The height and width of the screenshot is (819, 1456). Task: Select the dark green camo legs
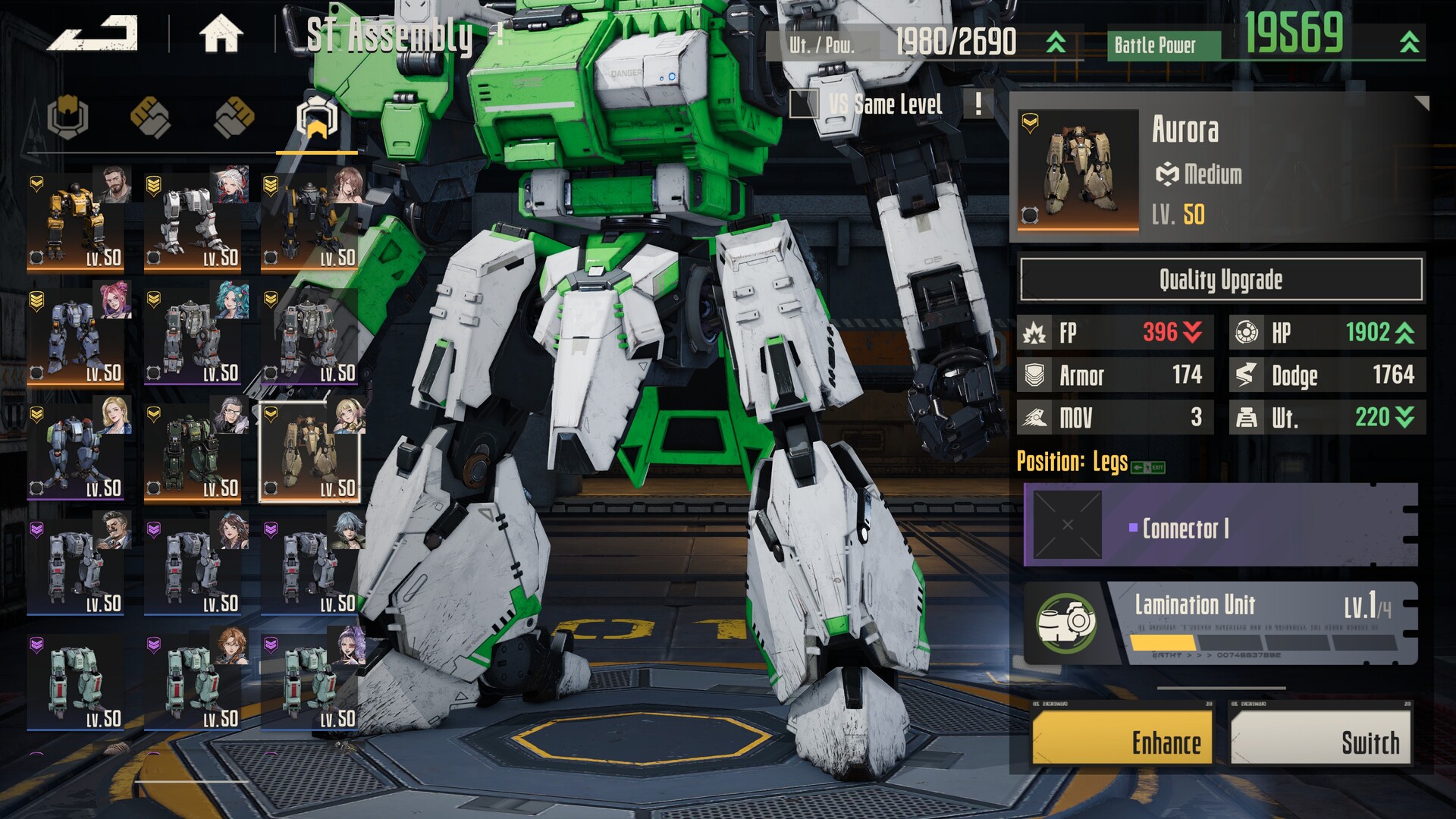pyautogui.click(x=193, y=453)
